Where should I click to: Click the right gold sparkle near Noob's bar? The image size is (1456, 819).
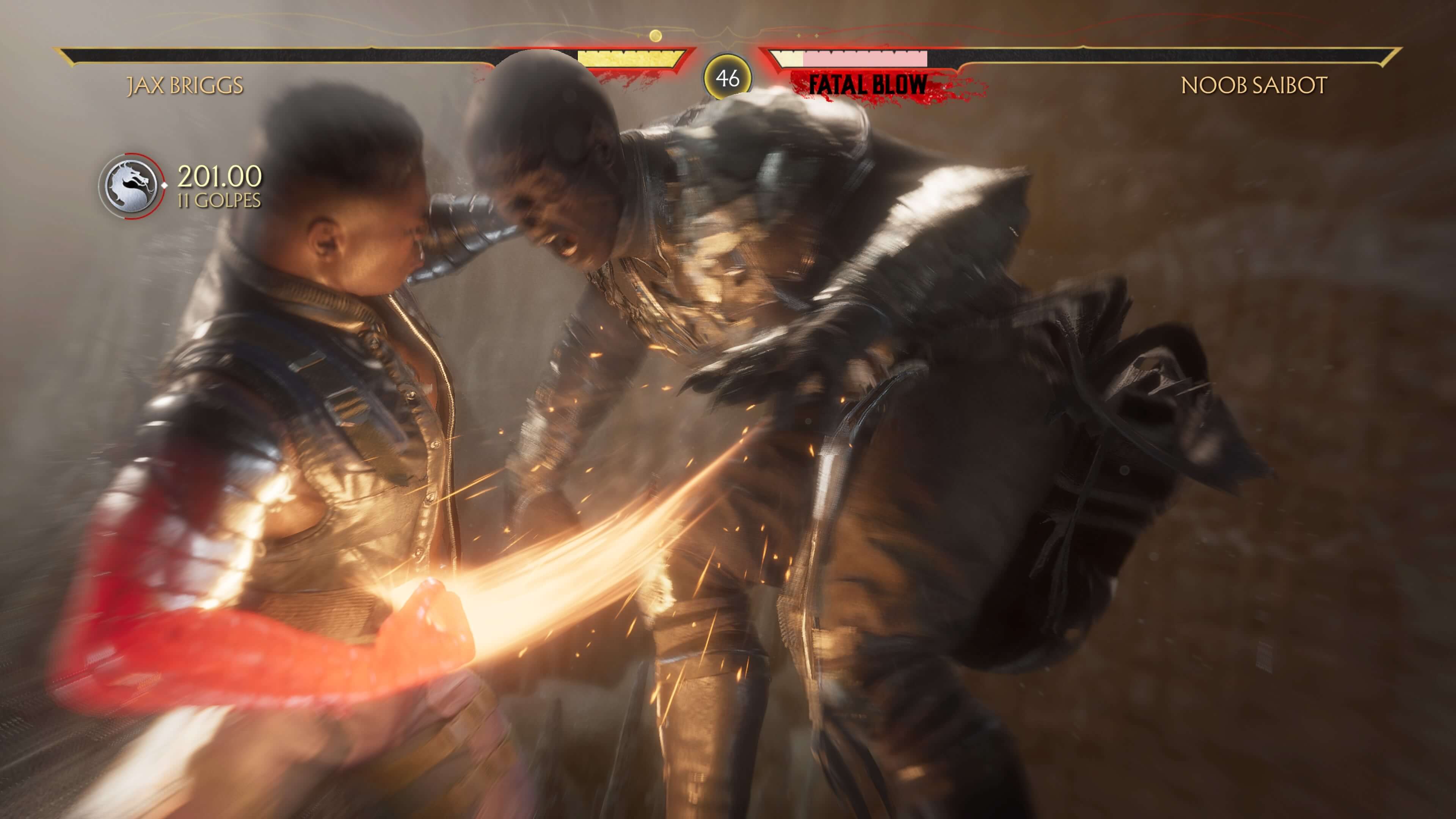817,36
